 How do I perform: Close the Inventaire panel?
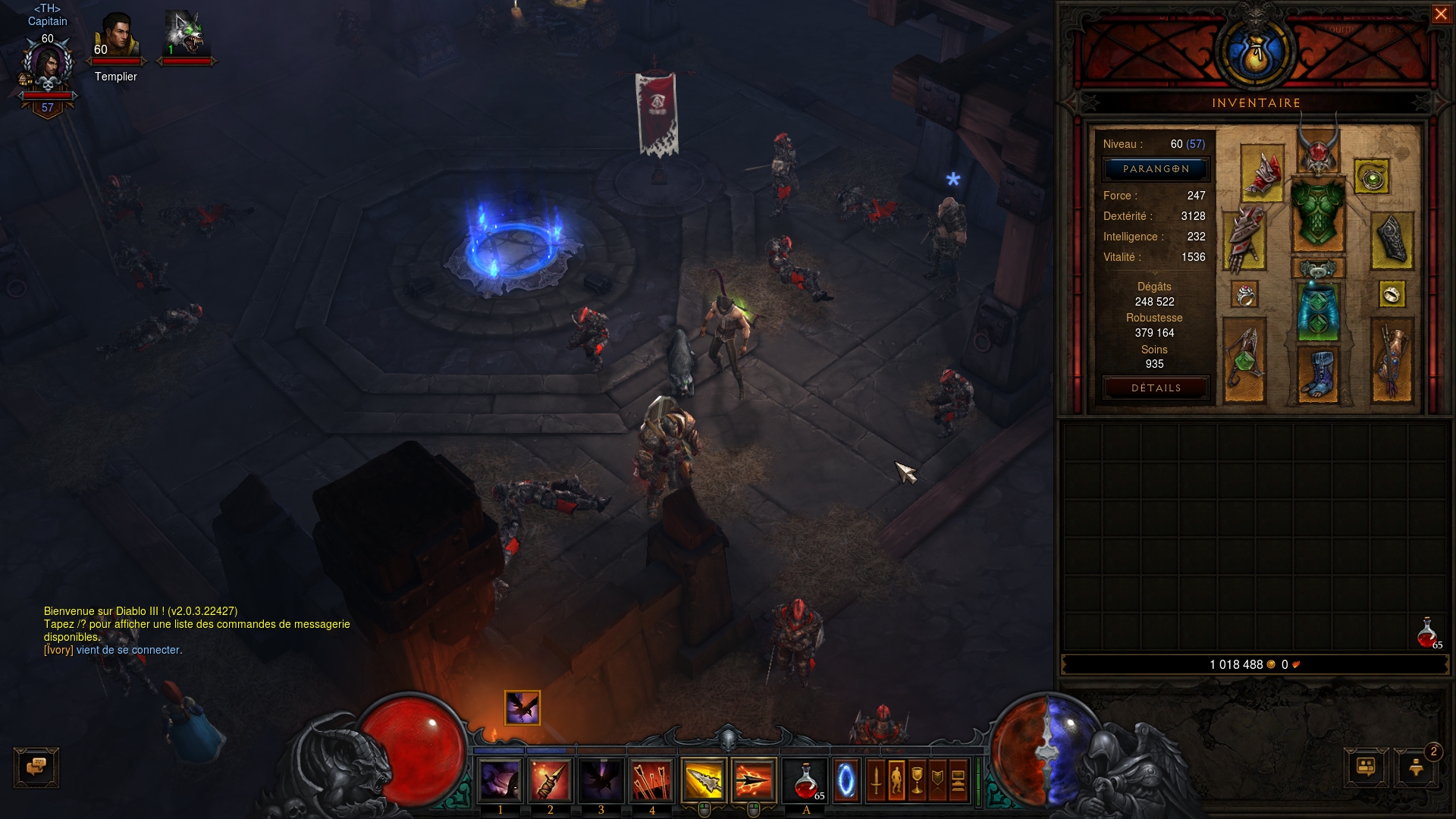click(1440, 14)
